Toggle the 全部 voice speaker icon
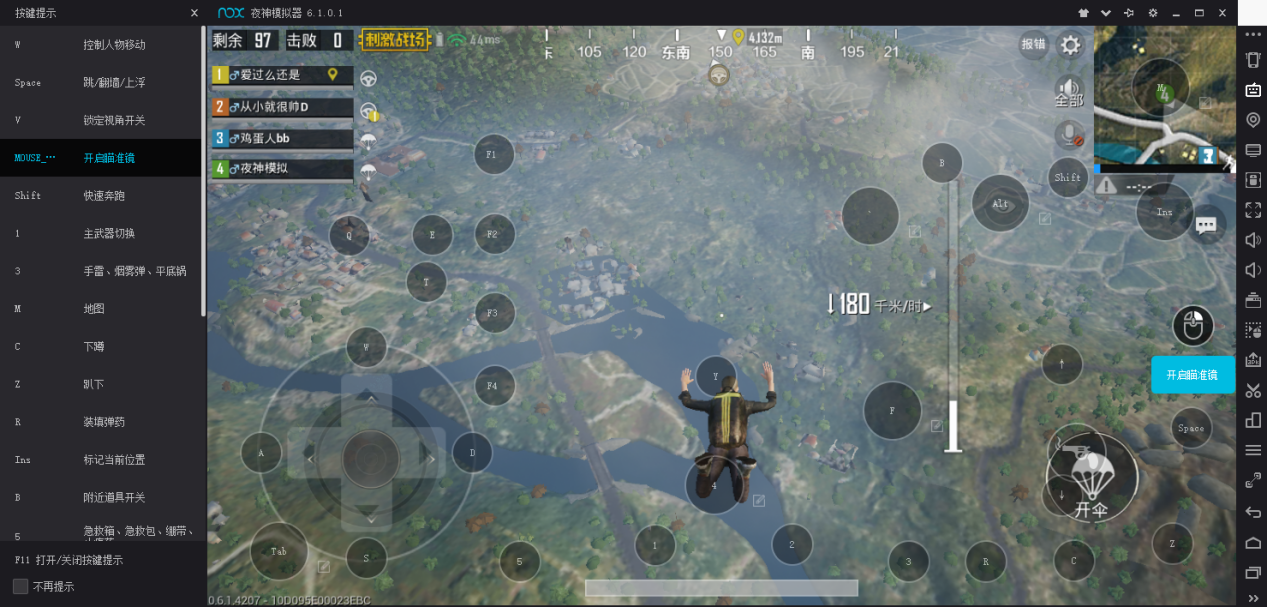 click(x=1069, y=92)
